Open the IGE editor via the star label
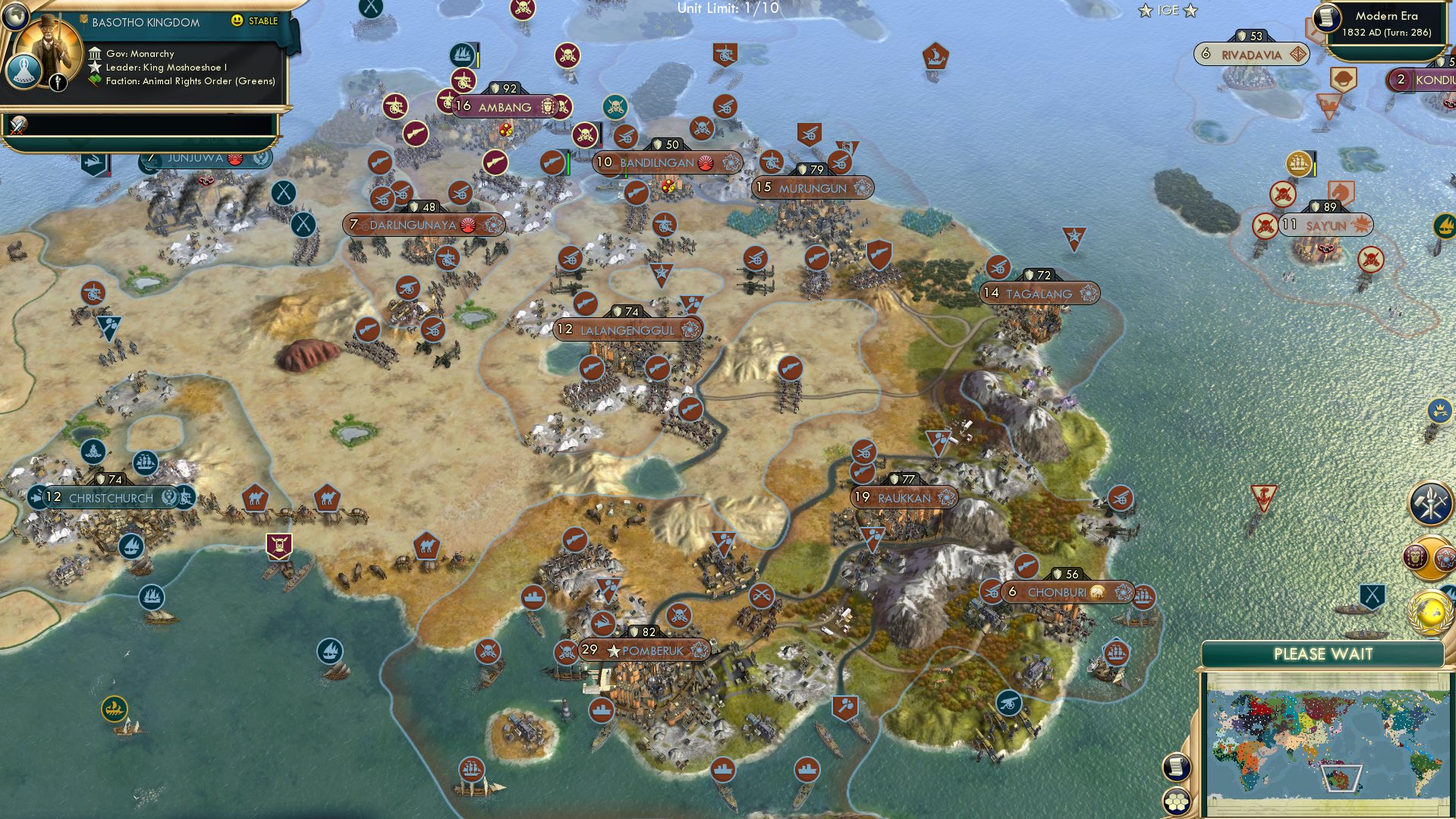The height and width of the screenshot is (819, 1456). click(1167, 10)
